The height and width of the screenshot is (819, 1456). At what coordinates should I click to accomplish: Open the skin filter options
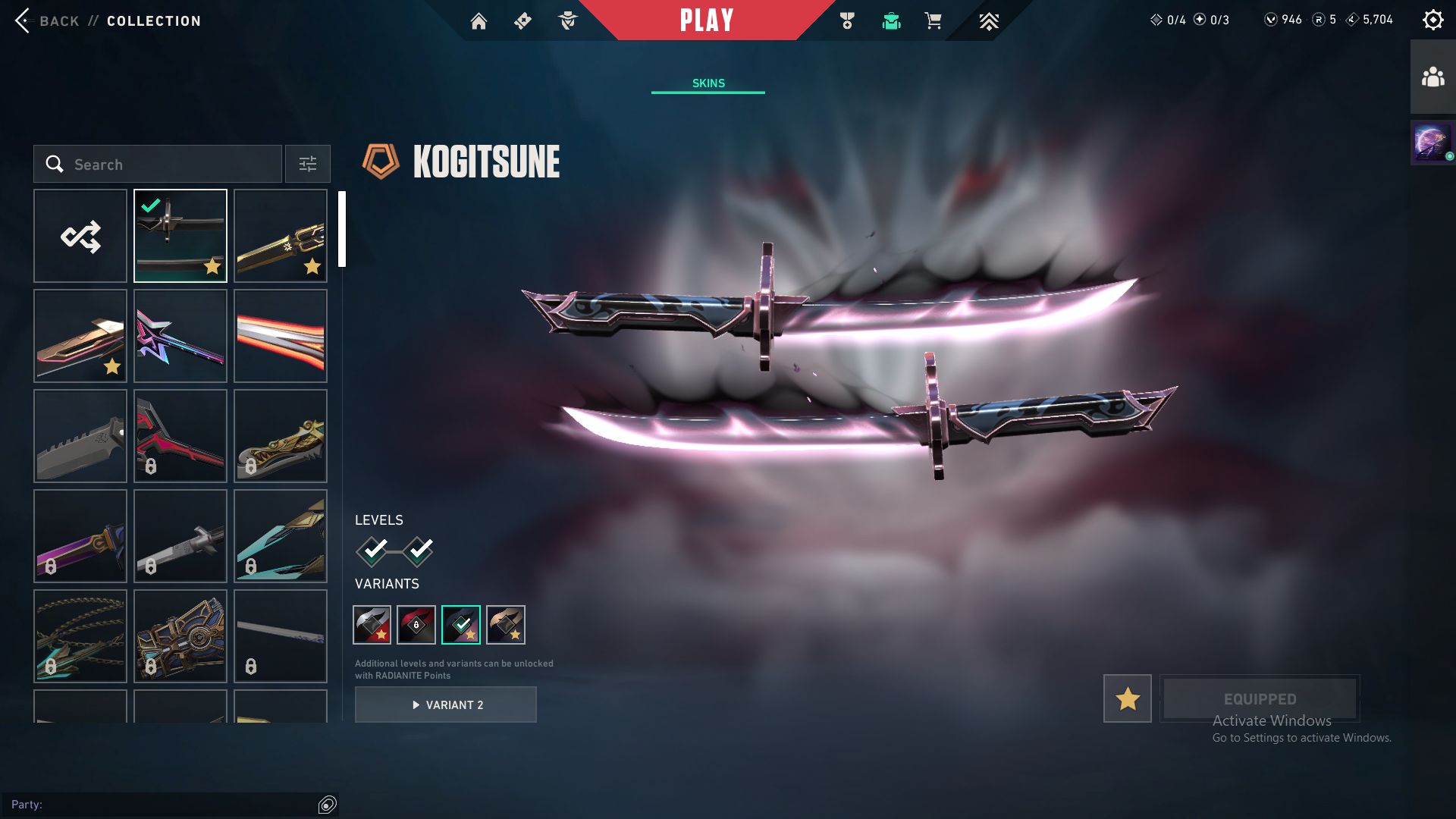point(308,164)
